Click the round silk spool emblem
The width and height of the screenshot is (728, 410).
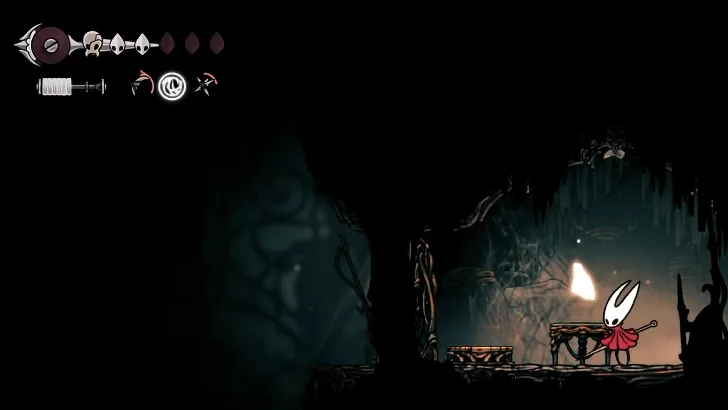(x=50, y=43)
